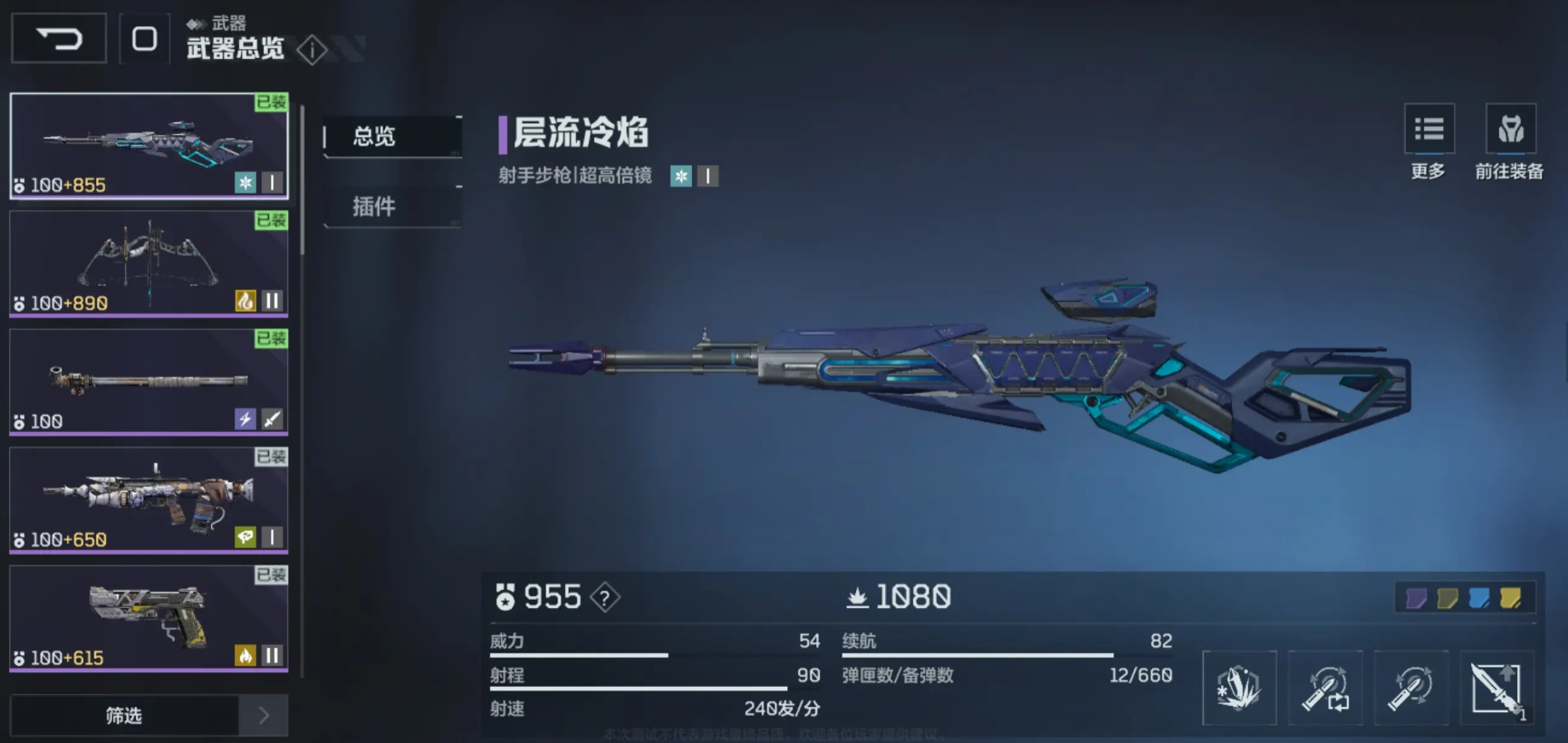Click the yellow magazine swatch
Viewport: 1568px width, 743px height.
tap(1510, 599)
